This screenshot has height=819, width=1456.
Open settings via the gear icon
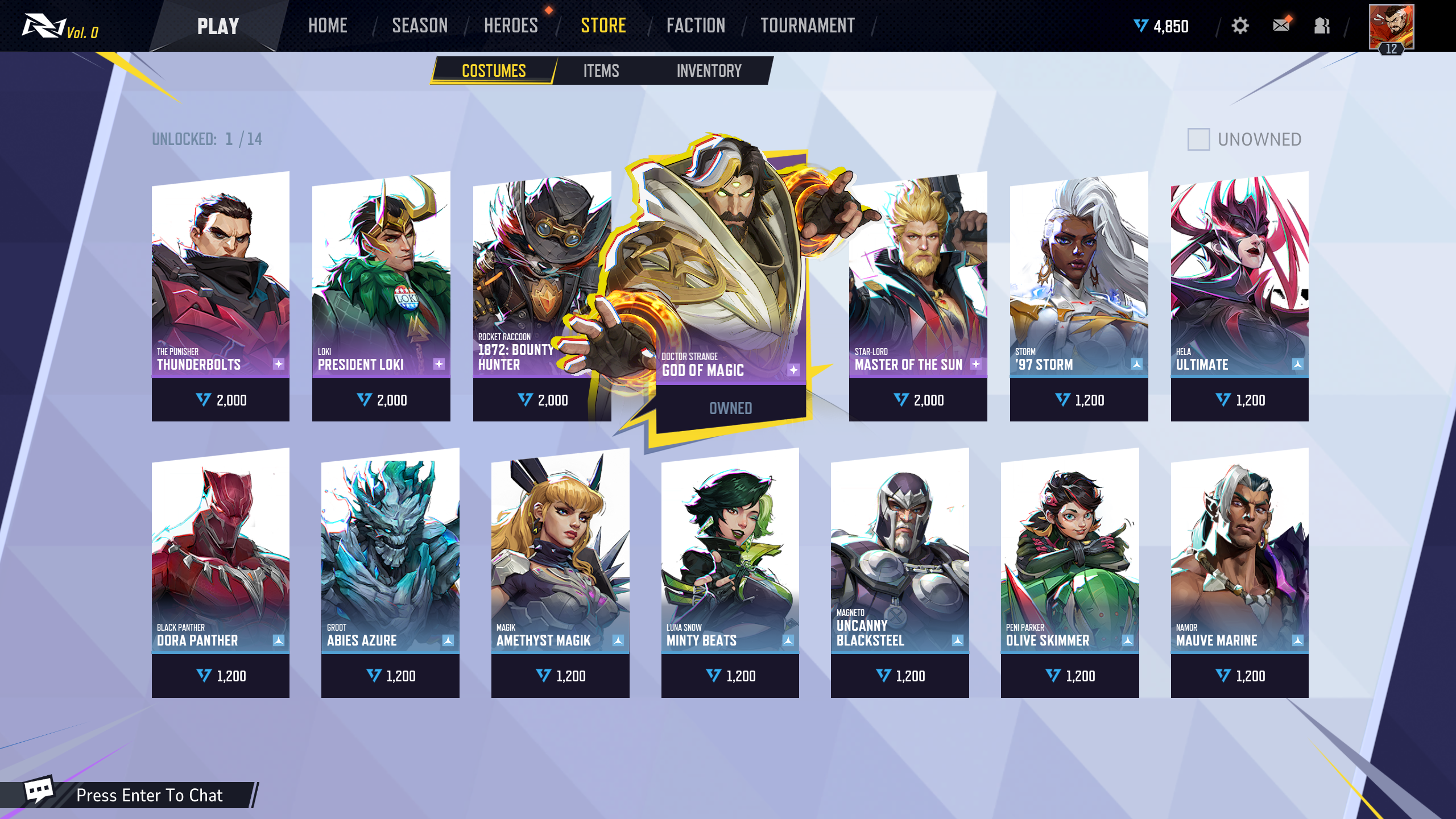point(1240,26)
